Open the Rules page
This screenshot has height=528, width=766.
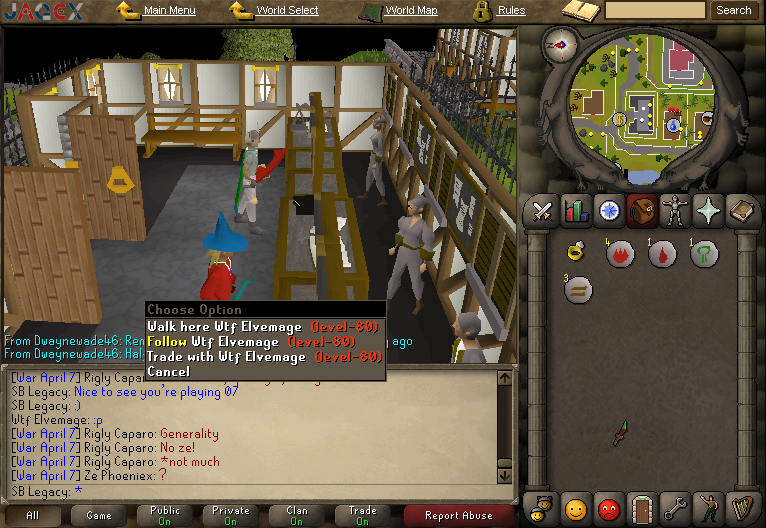coord(511,11)
